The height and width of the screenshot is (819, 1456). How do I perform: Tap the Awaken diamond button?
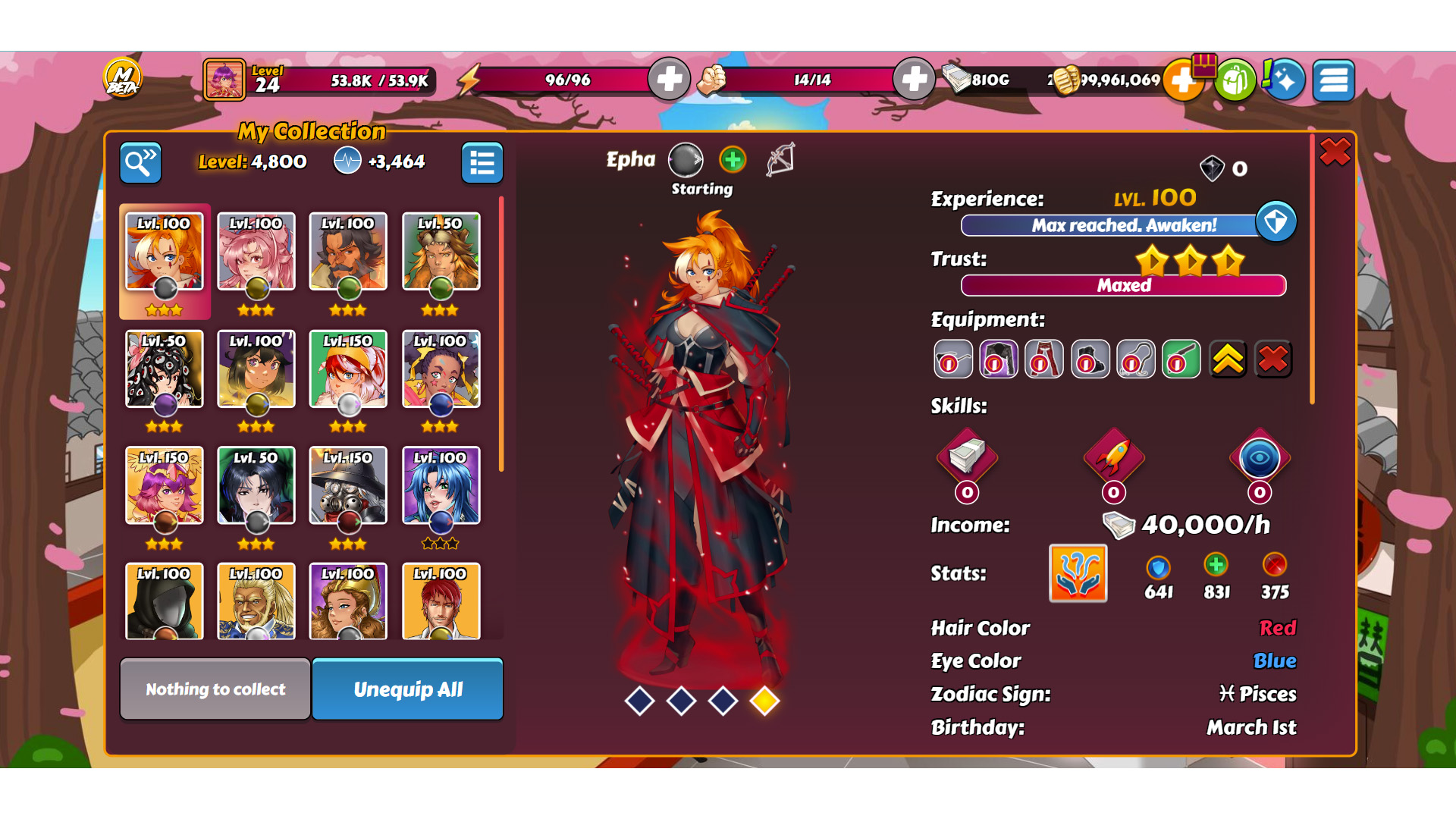[1276, 222]
